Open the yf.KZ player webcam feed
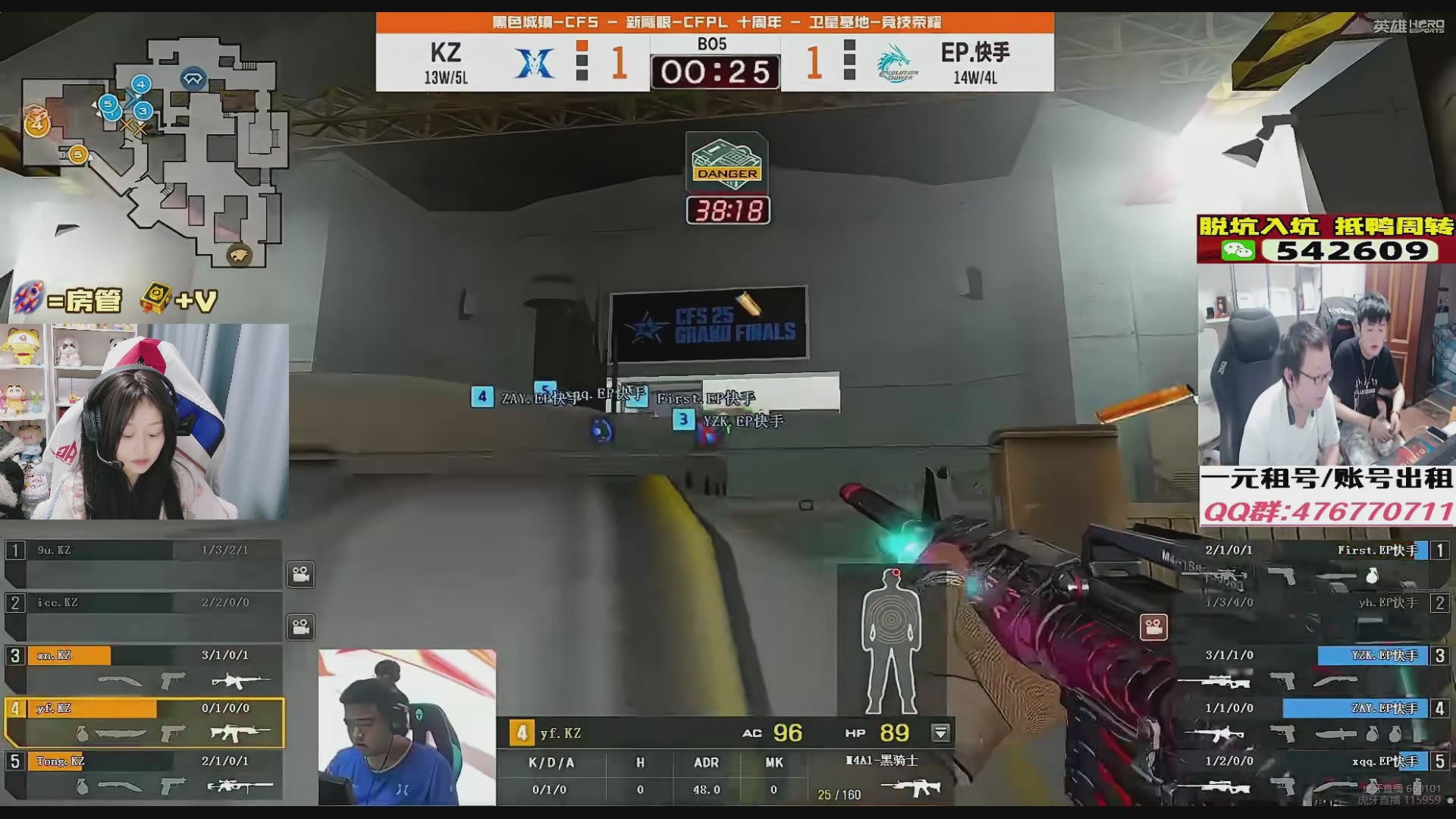Viewport: 1456px width, 819px height. click(x=407, y=726)
